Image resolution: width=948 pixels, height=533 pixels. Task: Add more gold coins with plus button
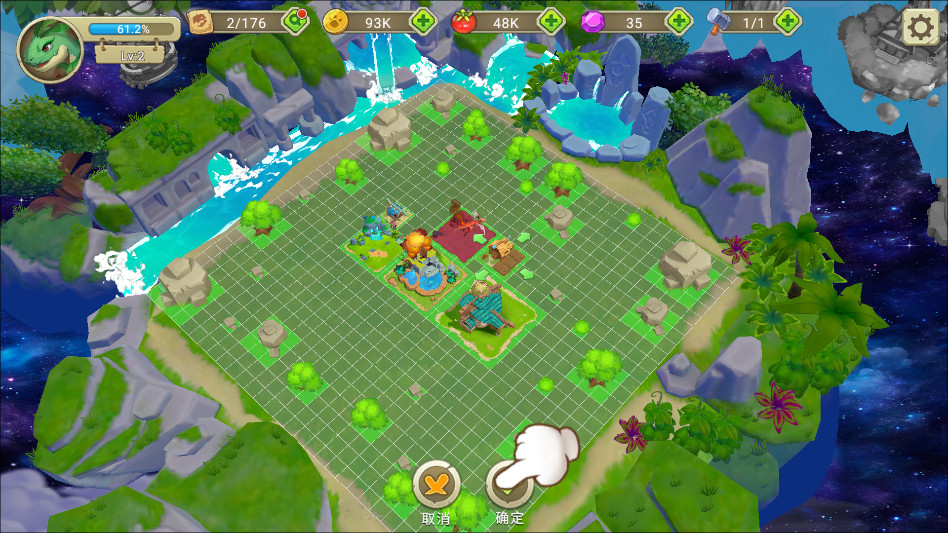(423, 20)
